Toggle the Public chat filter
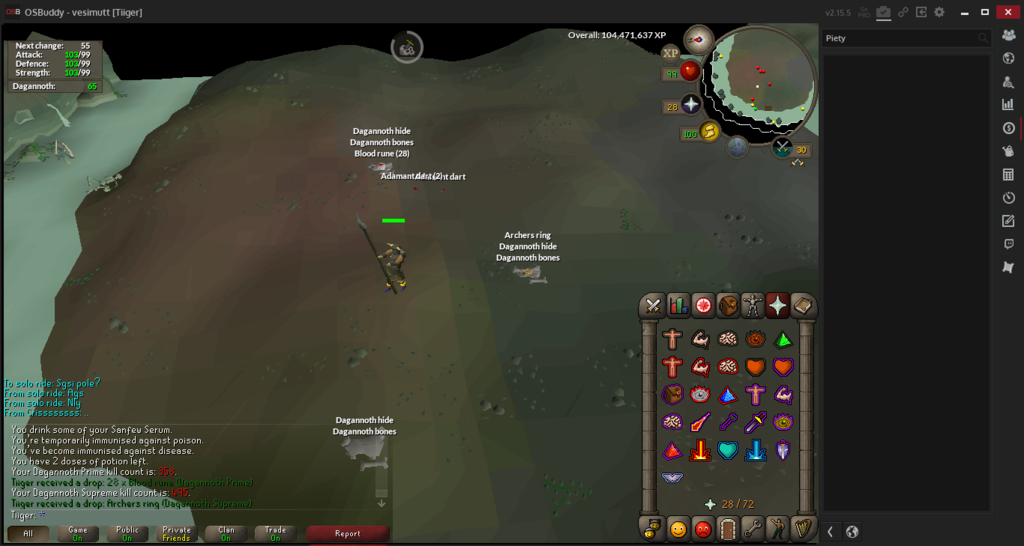The width and height of the screenshot is (1024, 546). [x=127, y=533]
